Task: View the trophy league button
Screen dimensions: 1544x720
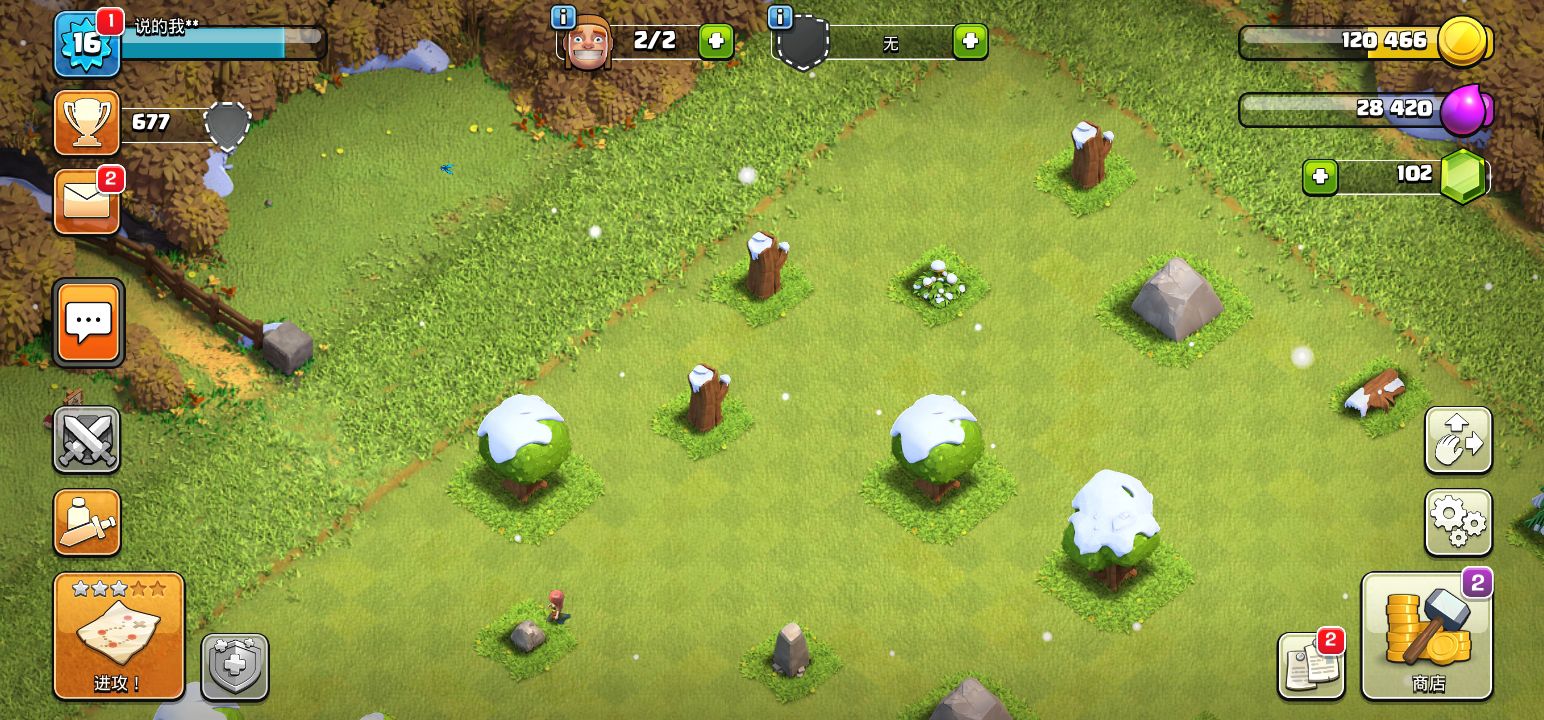Action: point(87,123)
